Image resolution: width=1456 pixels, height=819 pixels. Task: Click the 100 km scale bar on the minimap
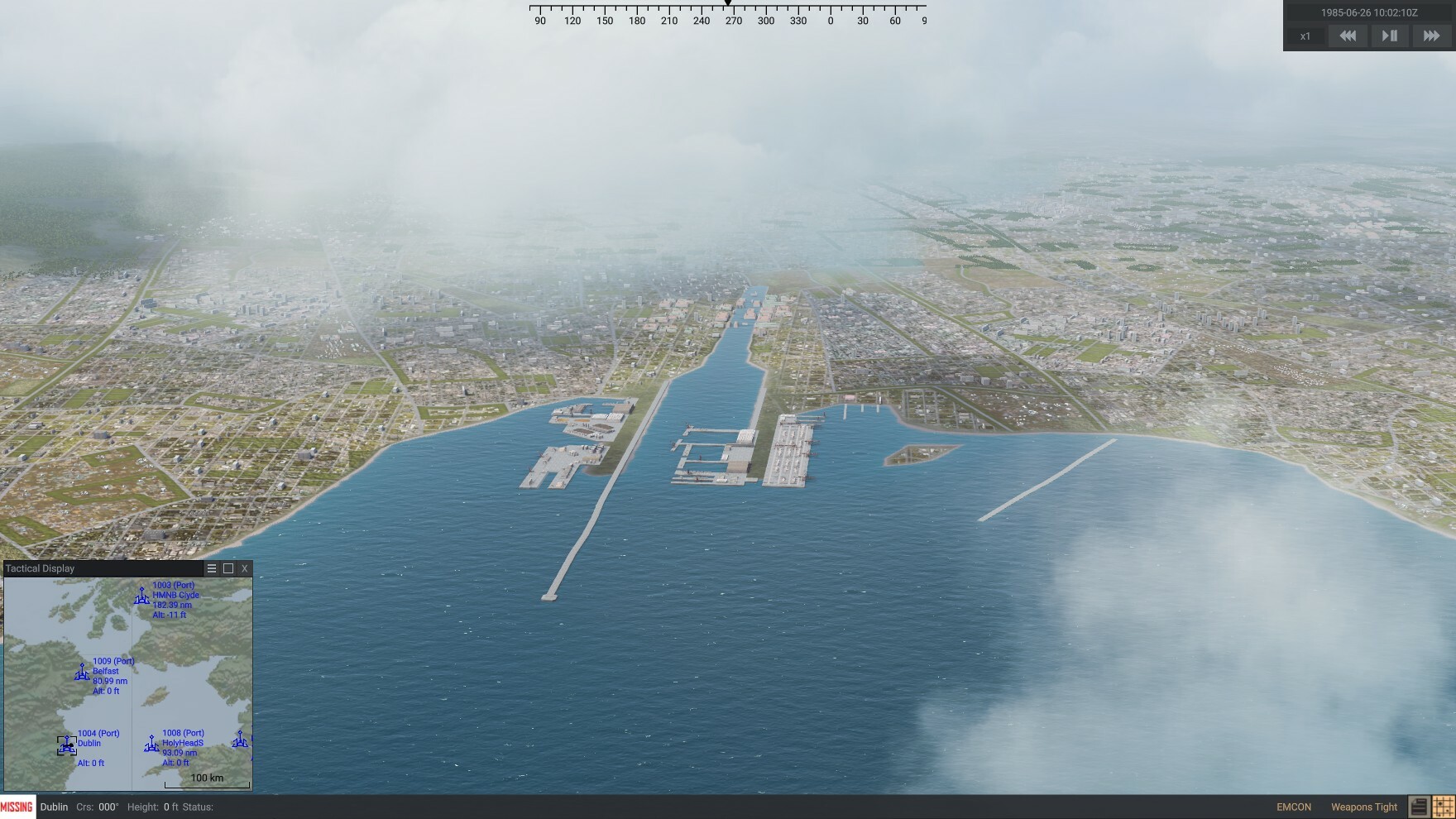pos(207,778)
